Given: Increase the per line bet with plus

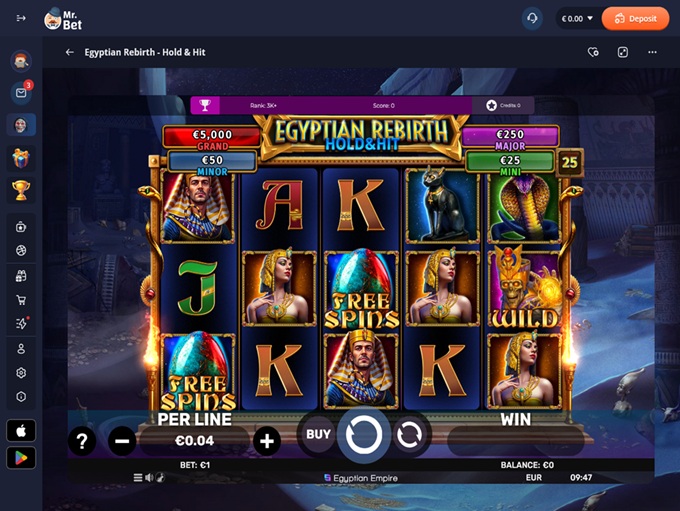Looking at the screenshot, I should [266, 440].
